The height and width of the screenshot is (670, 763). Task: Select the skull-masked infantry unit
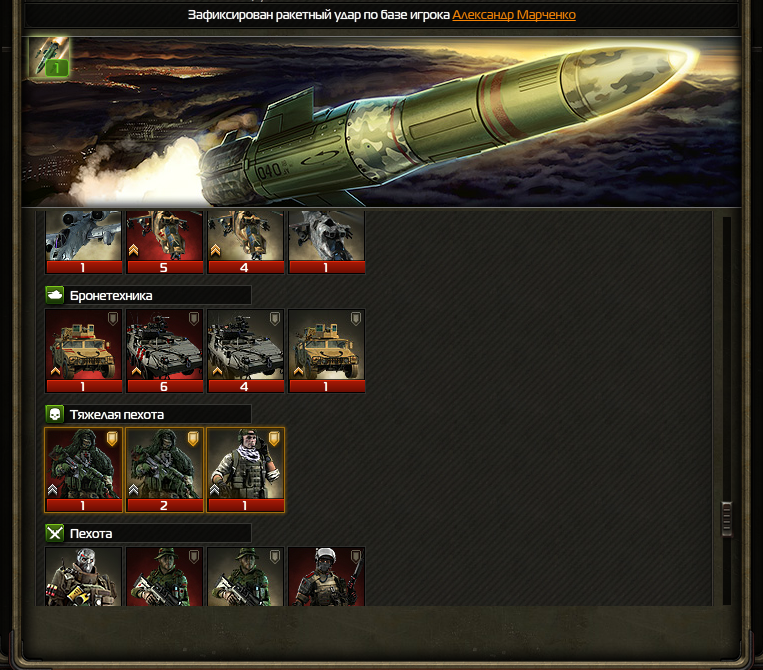[84, 577]
